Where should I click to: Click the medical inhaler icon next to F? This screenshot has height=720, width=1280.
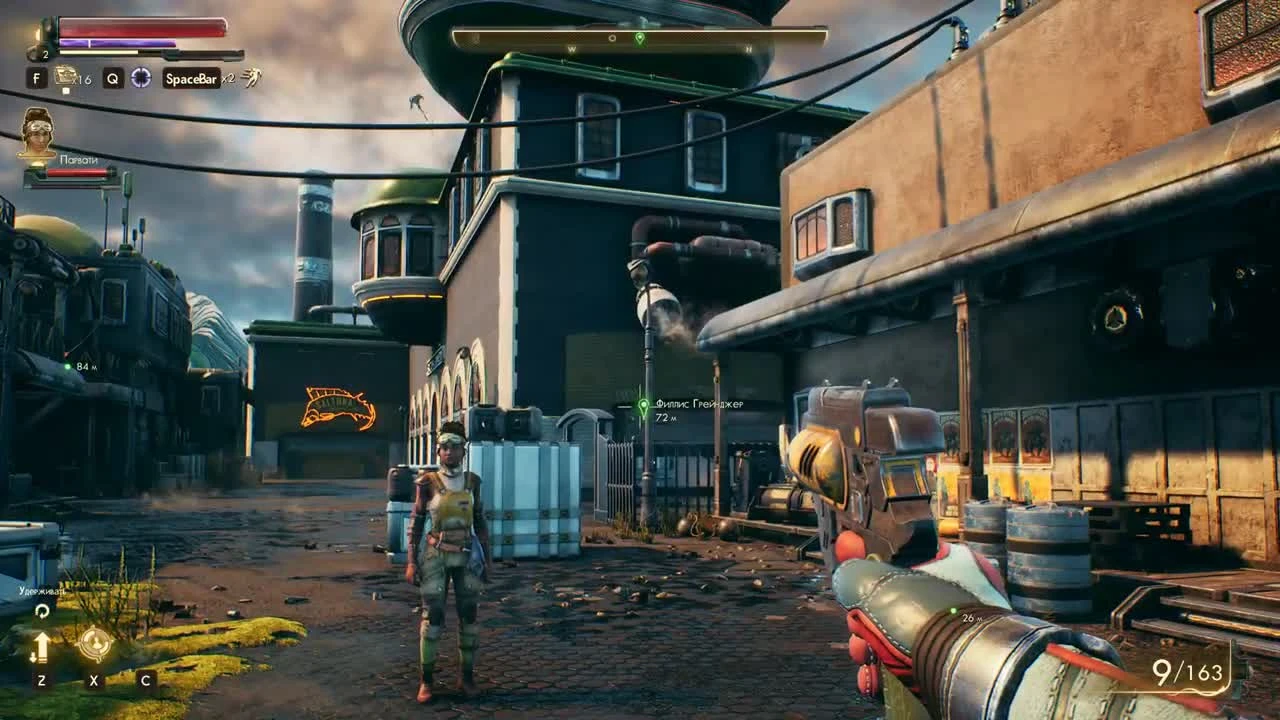coord(66,77)
